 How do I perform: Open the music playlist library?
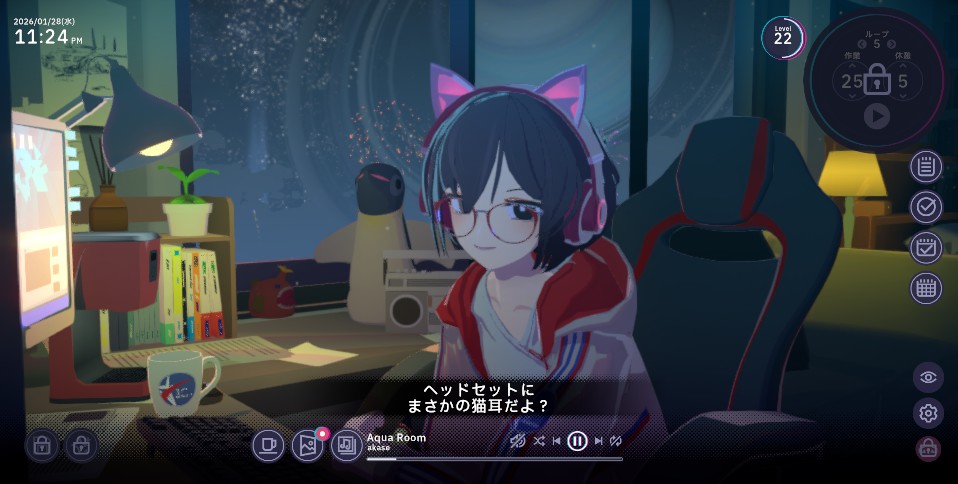click(x=347, y=445)
